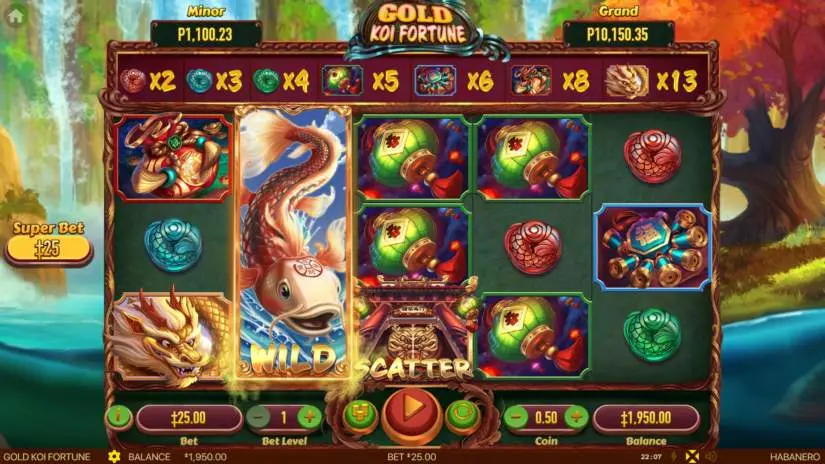Increase the bet level
The image size is (825, 464).
click(x=310, y=417)
